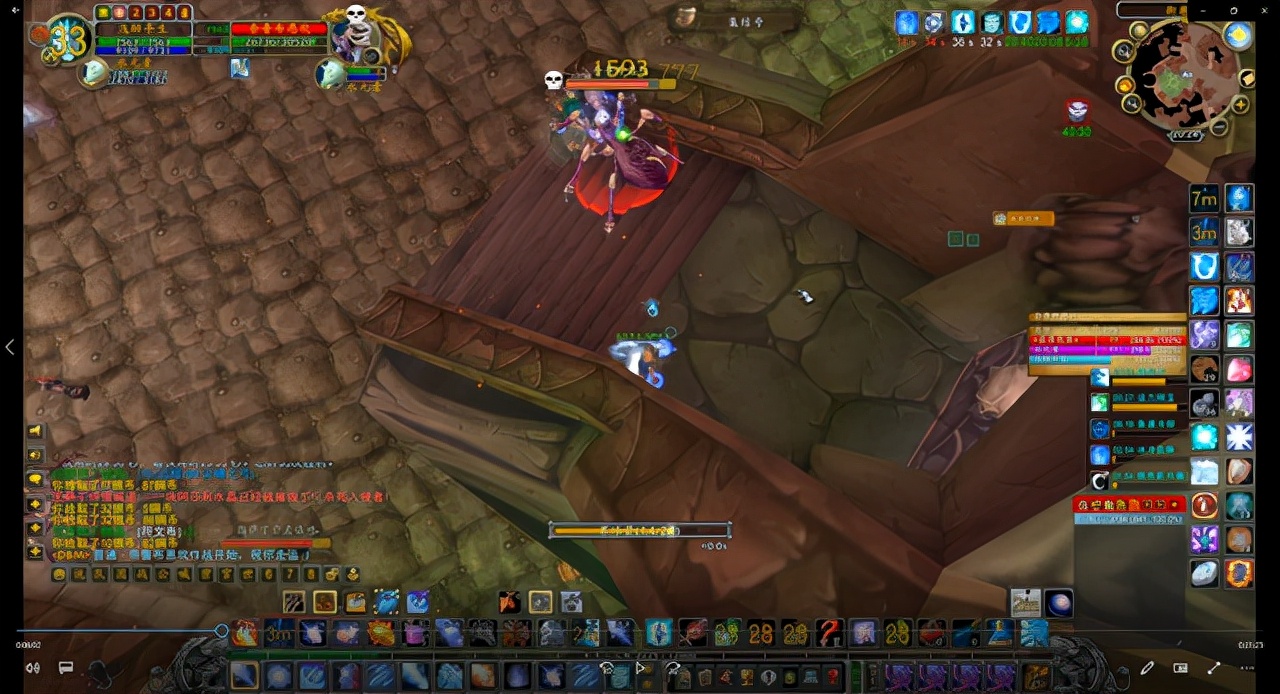Image resolution: width=1280 pixels, height=694 pixels.
Task: Activate the fire spell icon on main bar
Action: (x=245, y=633)
